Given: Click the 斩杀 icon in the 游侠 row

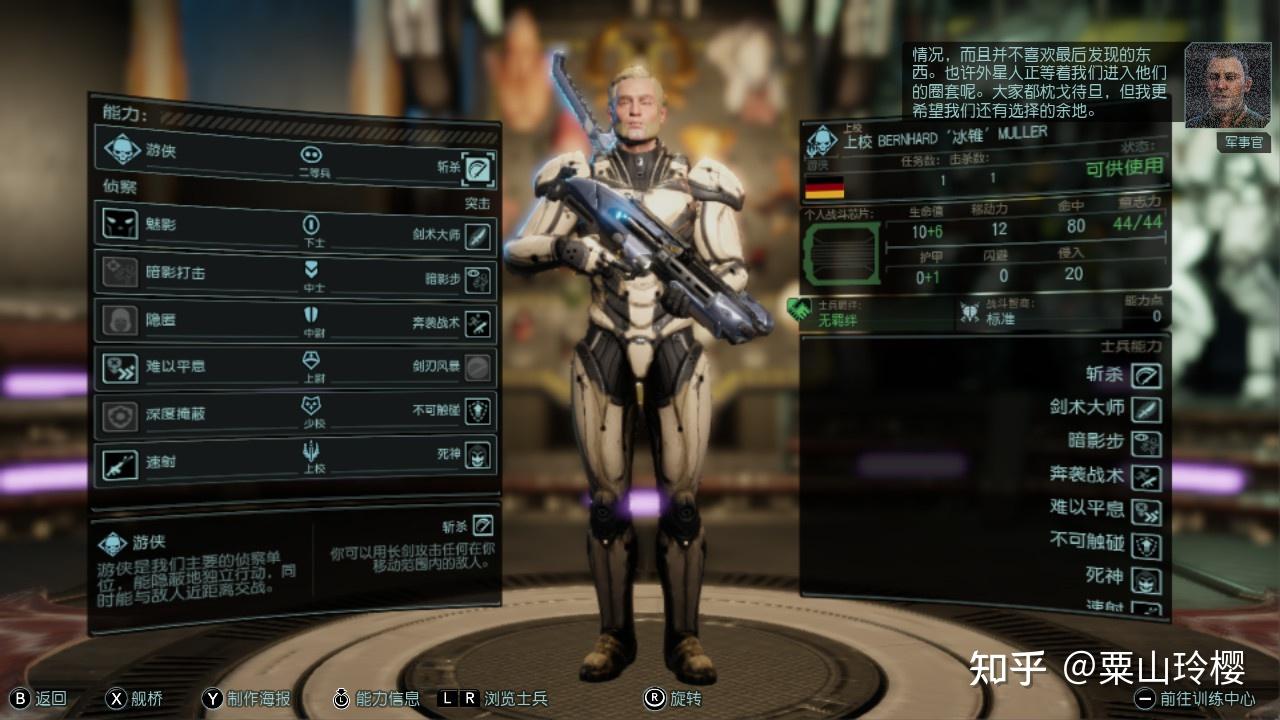Looking at the screenshot, I should click(x=479, y=168).
